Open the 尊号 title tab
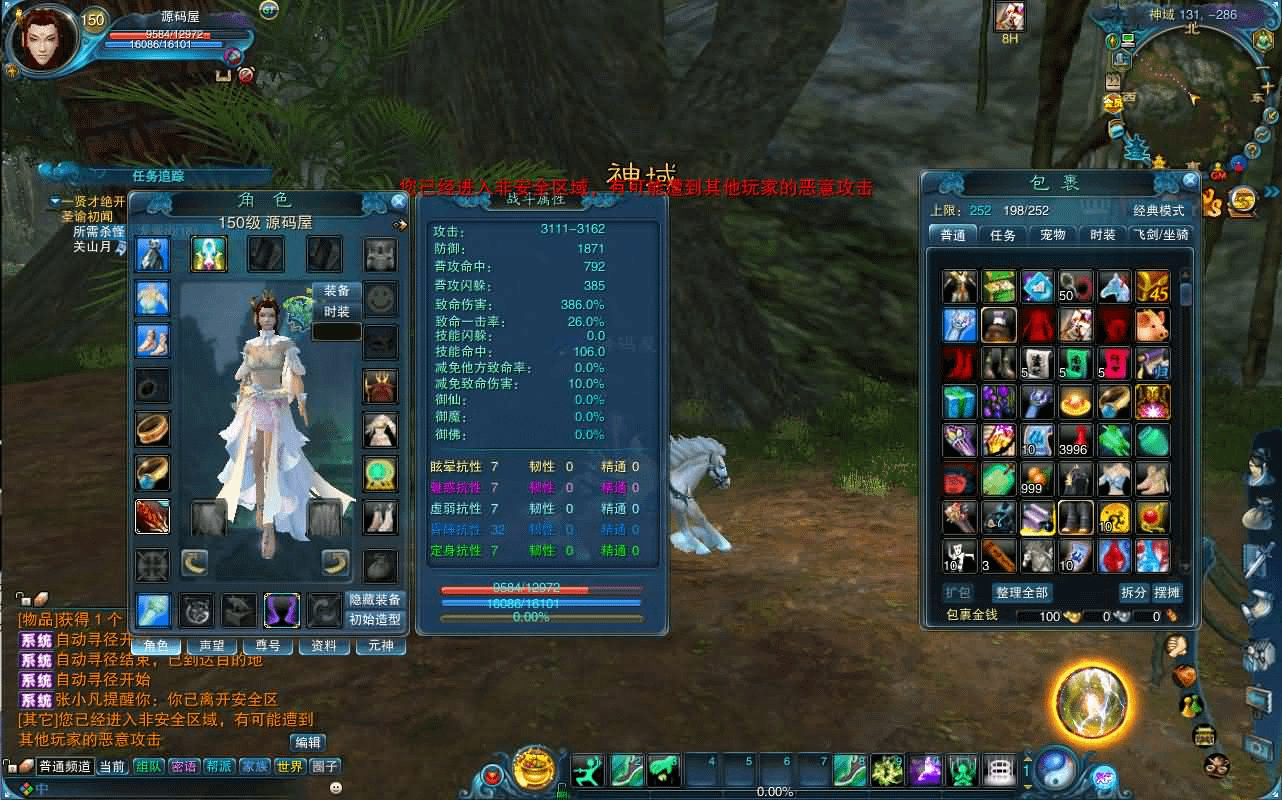The width and height of the screenshot is (1282, 800). pos(268,646)
